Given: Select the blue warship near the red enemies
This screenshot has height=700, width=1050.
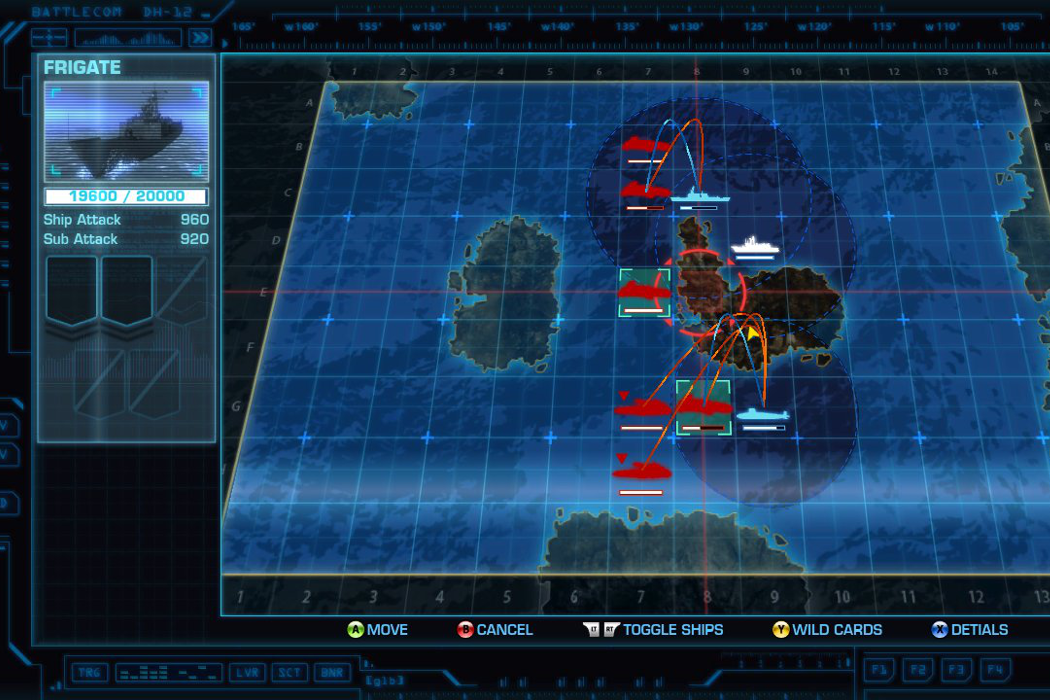Looking at the screenshot, I should pos(698,195).
